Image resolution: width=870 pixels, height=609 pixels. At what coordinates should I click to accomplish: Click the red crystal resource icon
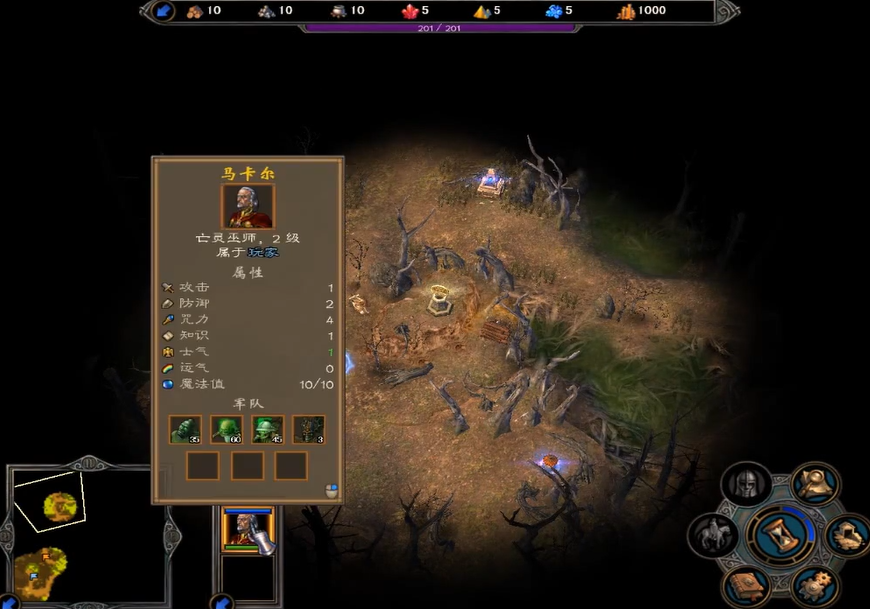[409, 11]
